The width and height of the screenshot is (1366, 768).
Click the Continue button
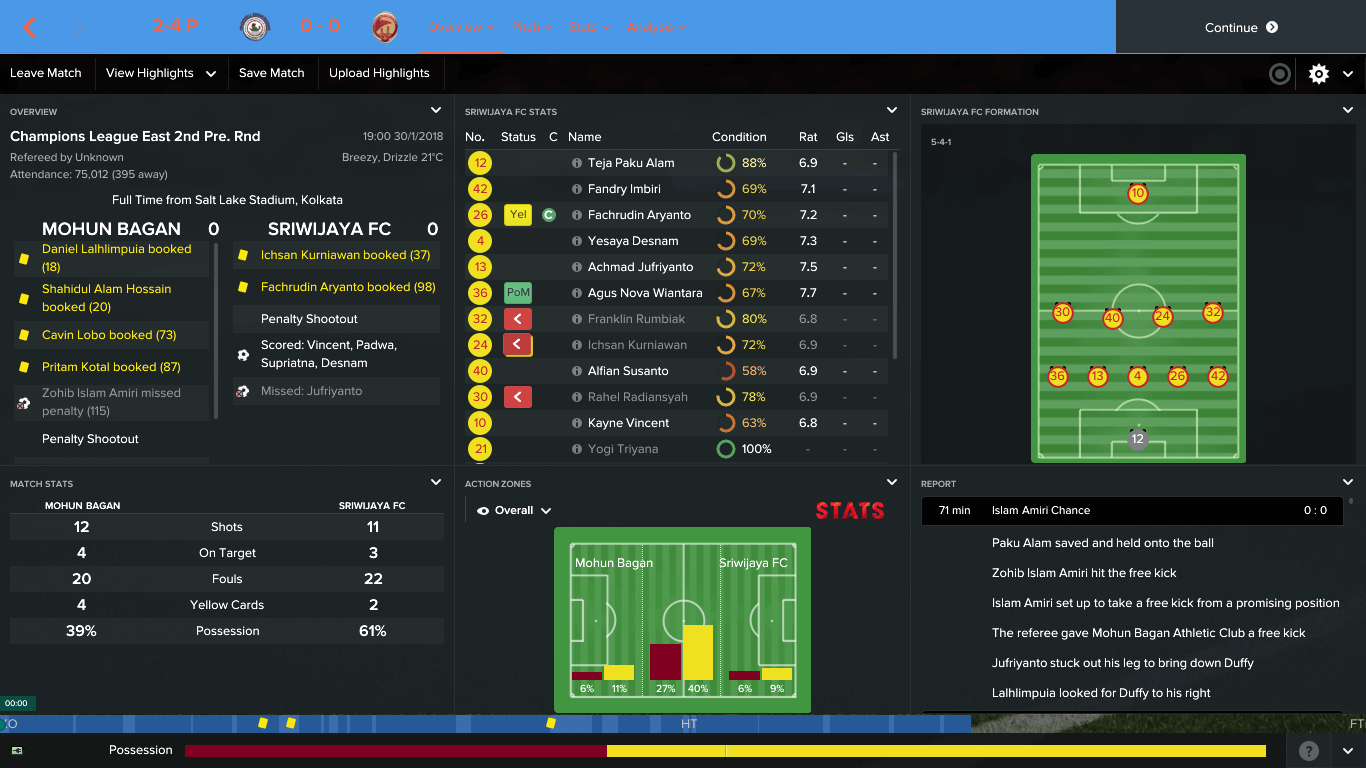pyautogui.click(x=1240, y=28)
